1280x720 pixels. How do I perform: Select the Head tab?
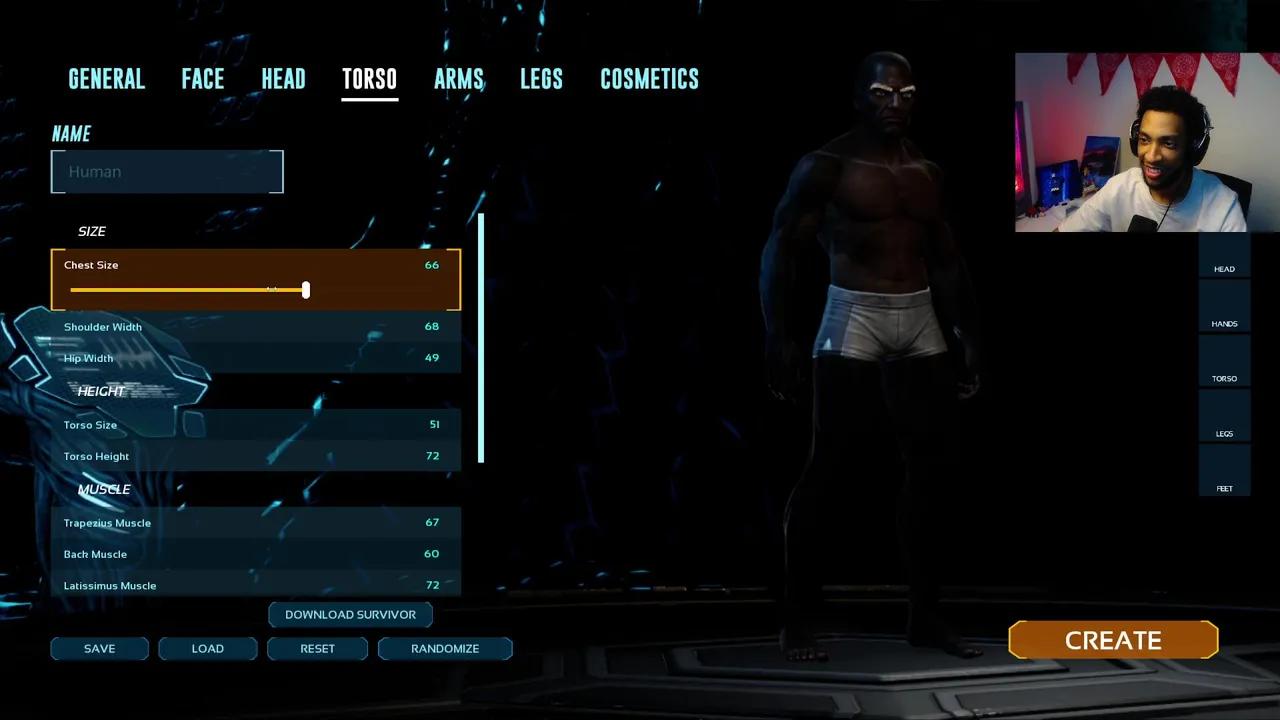(283, 79)
